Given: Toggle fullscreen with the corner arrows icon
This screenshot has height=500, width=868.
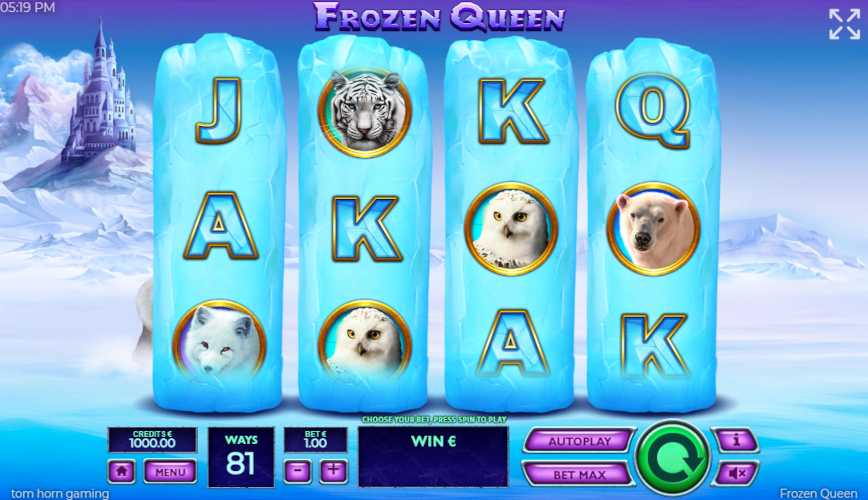Looking at the screenshot, I should [x=844, y=24].
